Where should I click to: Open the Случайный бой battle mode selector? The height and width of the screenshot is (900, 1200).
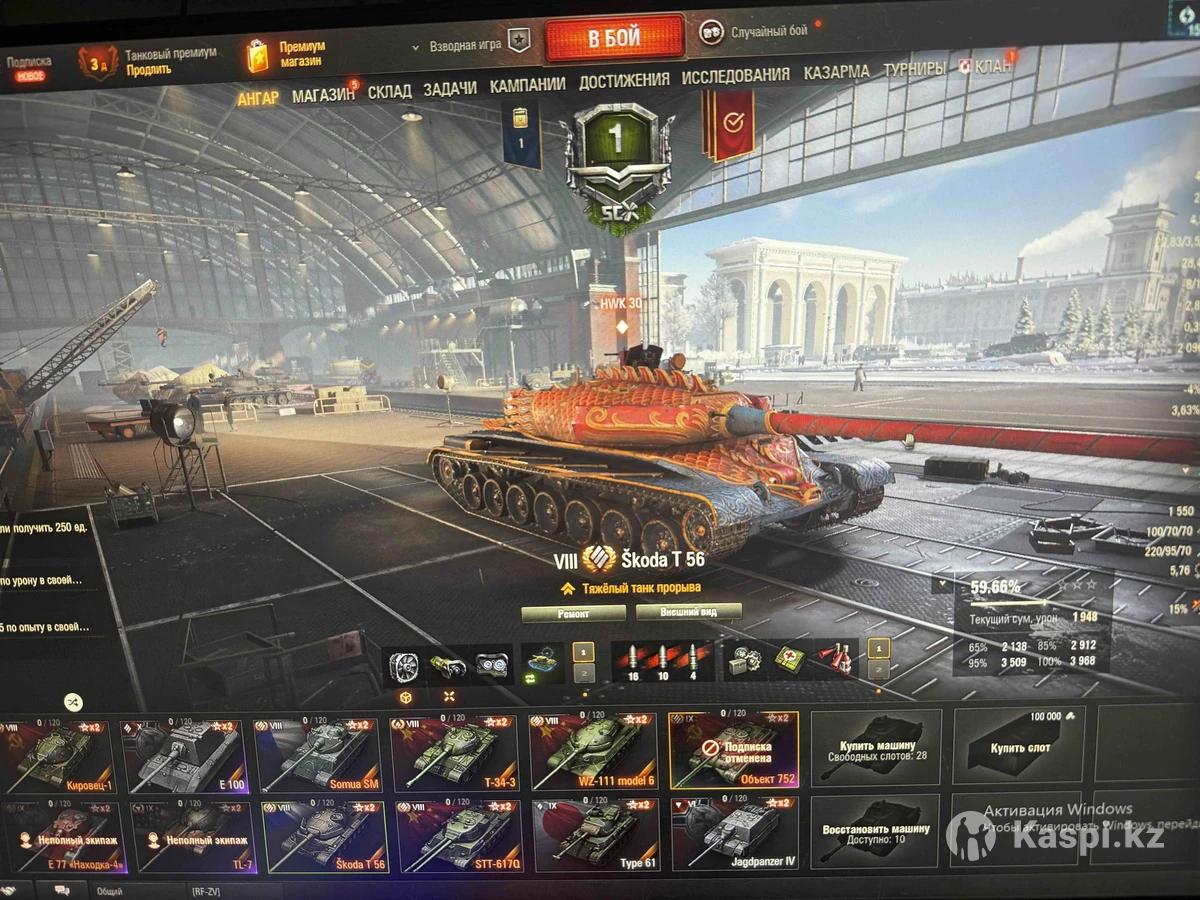pyautogui.click(x=768, y=31)
